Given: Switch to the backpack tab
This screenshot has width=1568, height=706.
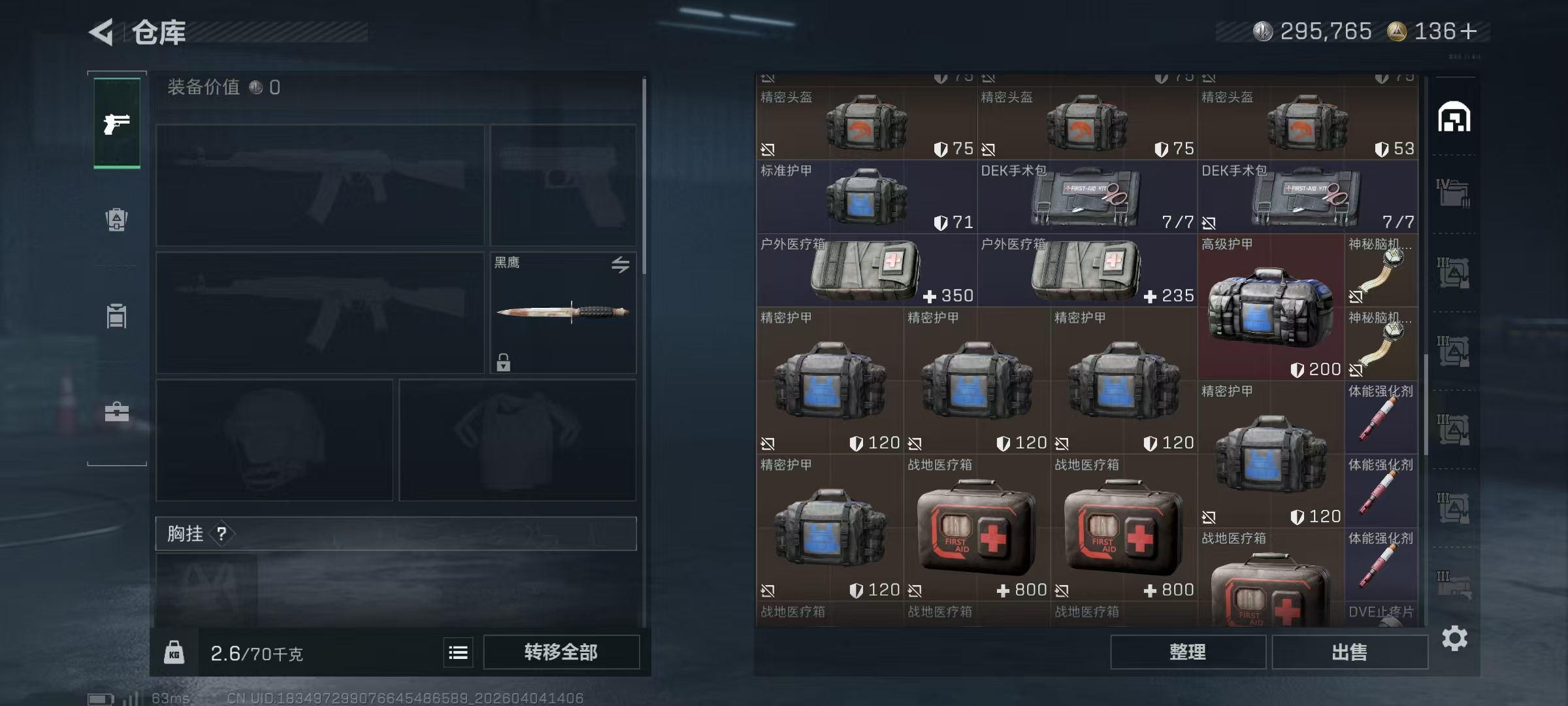Looking at the screenshot, I should [x=117, y=219].
